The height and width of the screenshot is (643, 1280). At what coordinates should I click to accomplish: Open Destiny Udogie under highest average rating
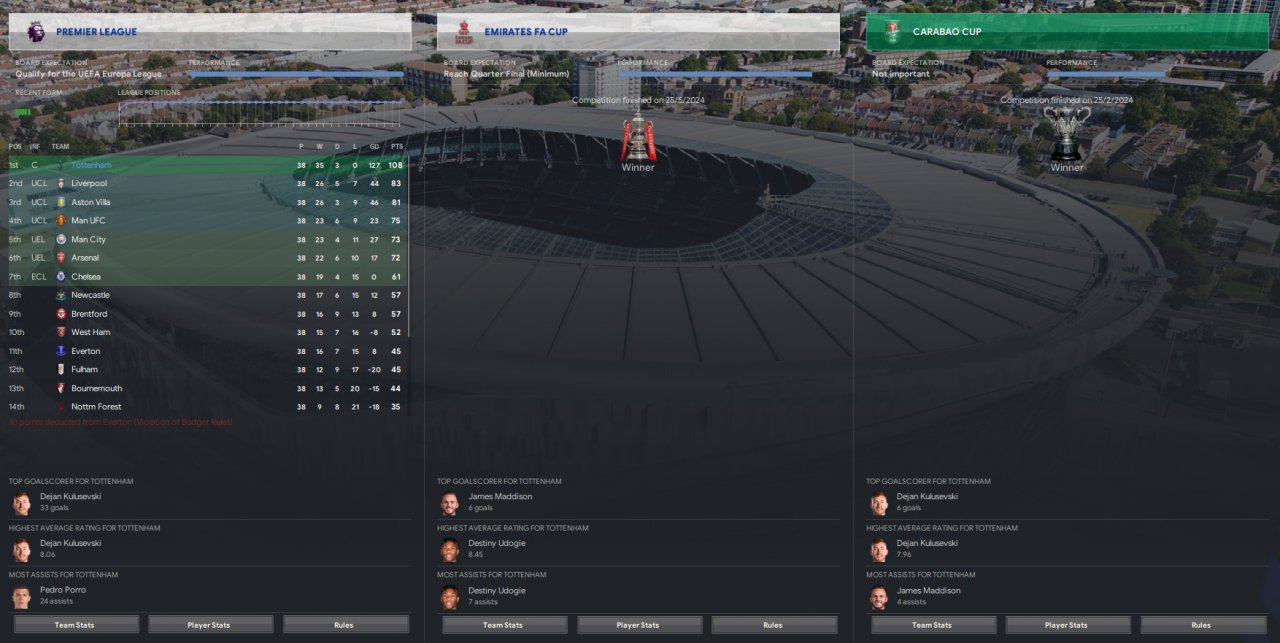(496, 543)
